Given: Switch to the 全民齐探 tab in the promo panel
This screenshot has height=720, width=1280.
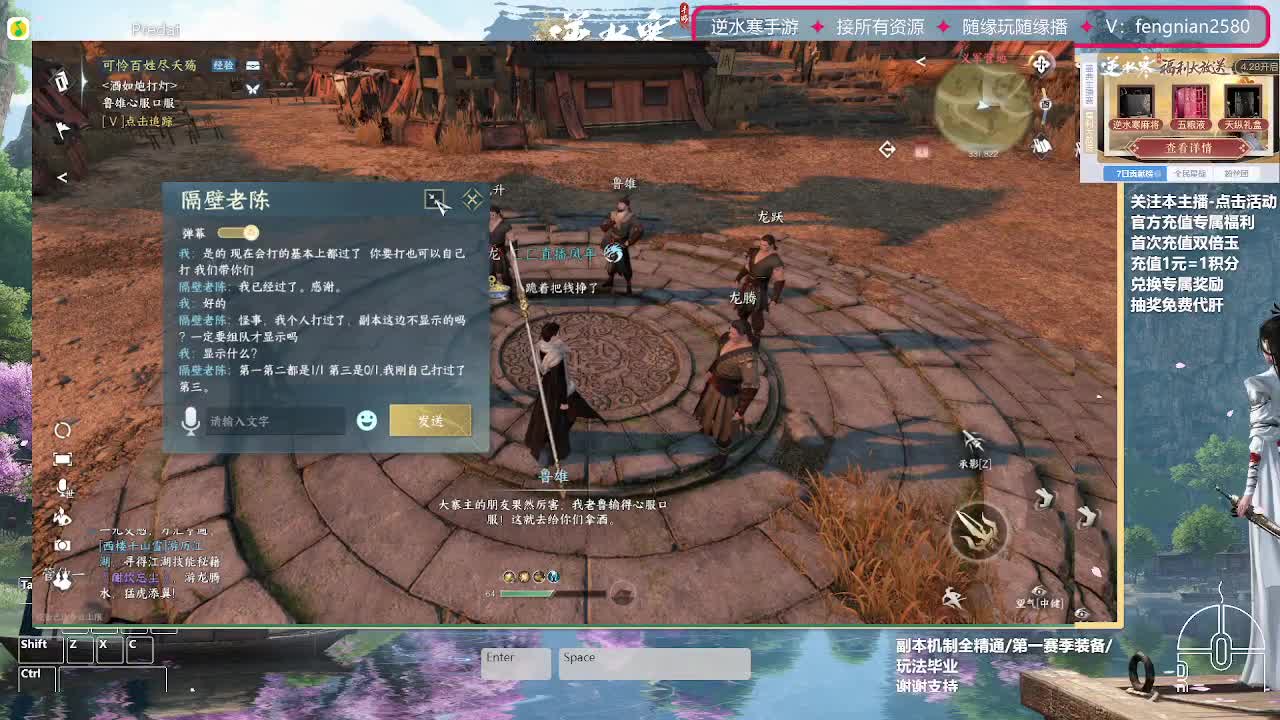Looking at the screenshot, I should pos(1190,175).
